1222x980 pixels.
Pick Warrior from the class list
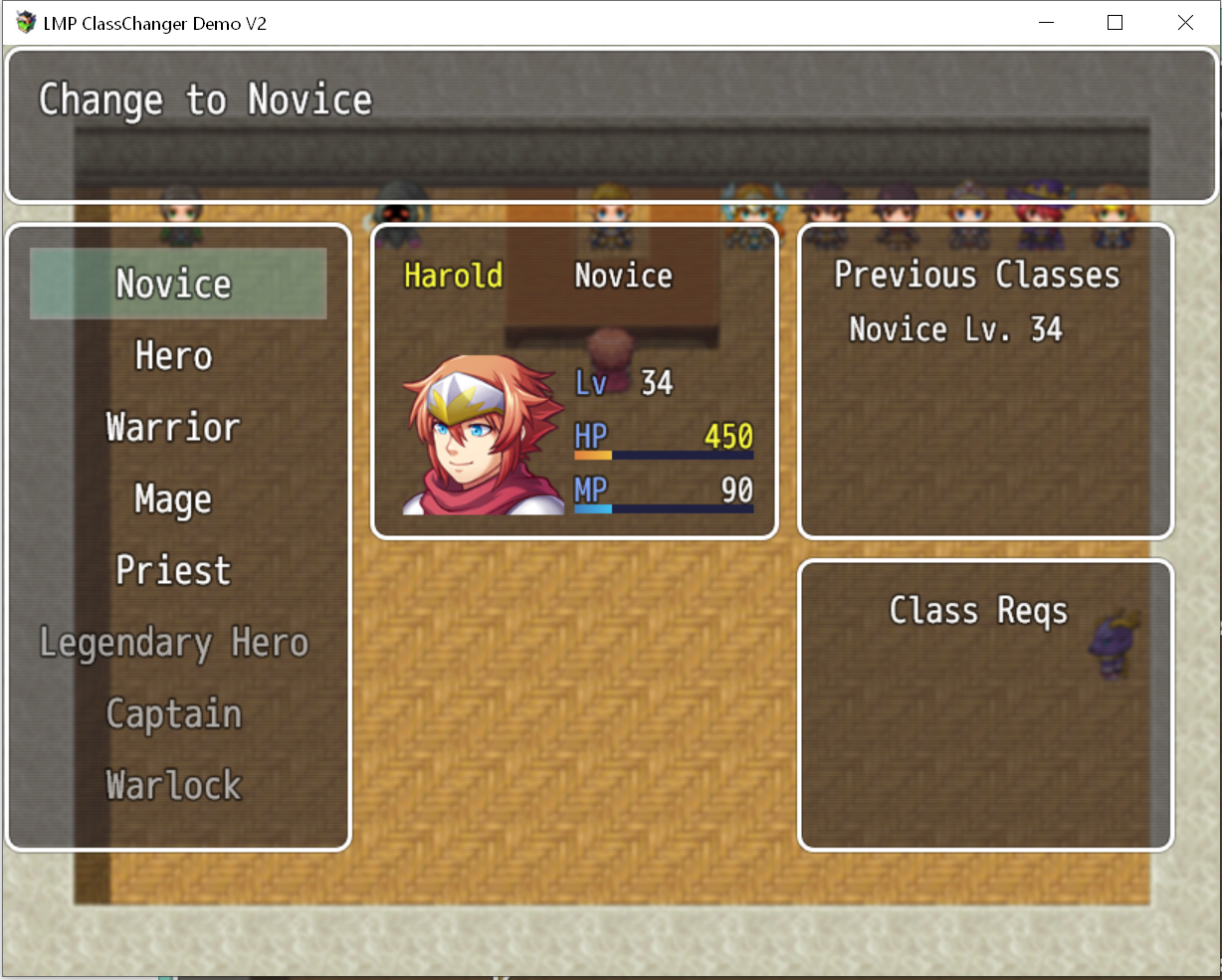(x=174, y=428)
